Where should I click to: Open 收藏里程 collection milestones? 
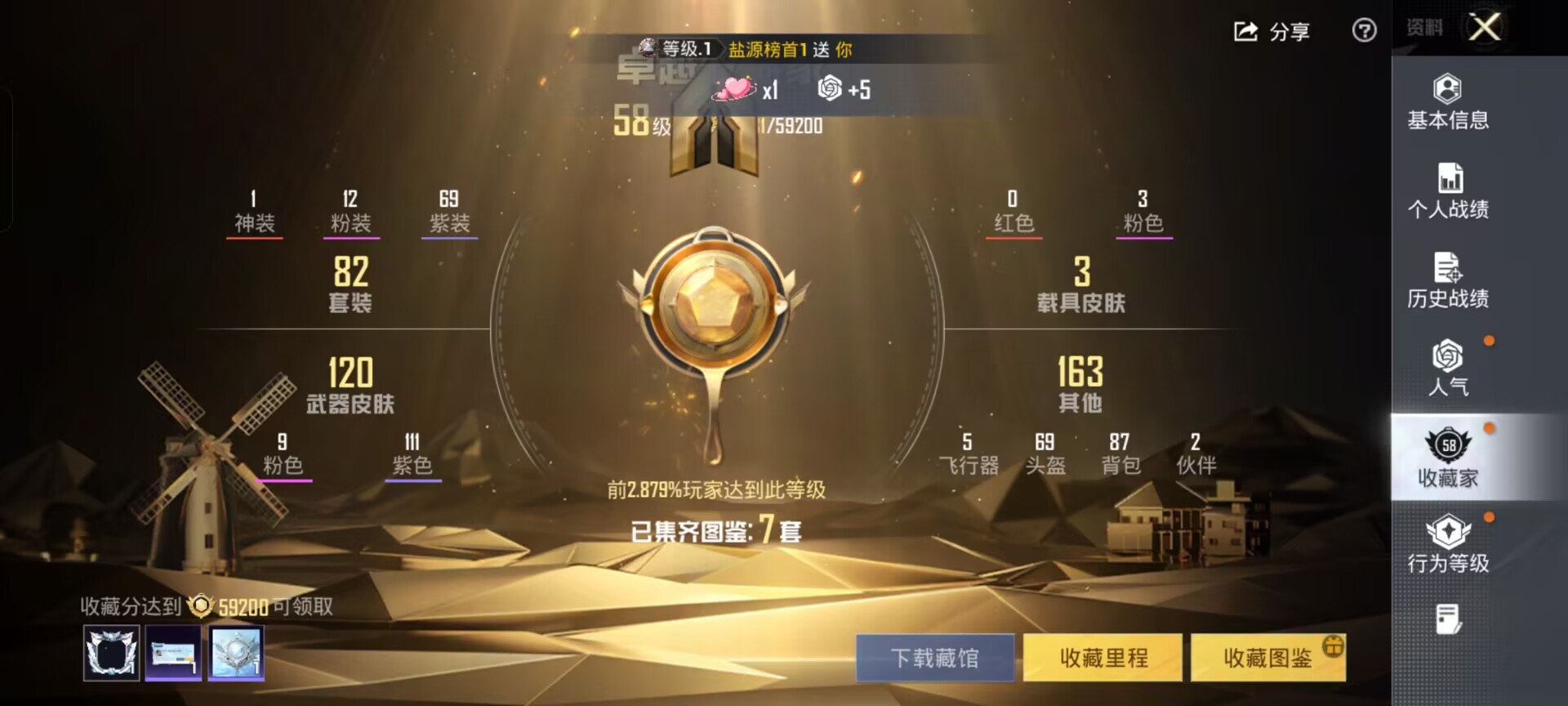click(1101, 659)
